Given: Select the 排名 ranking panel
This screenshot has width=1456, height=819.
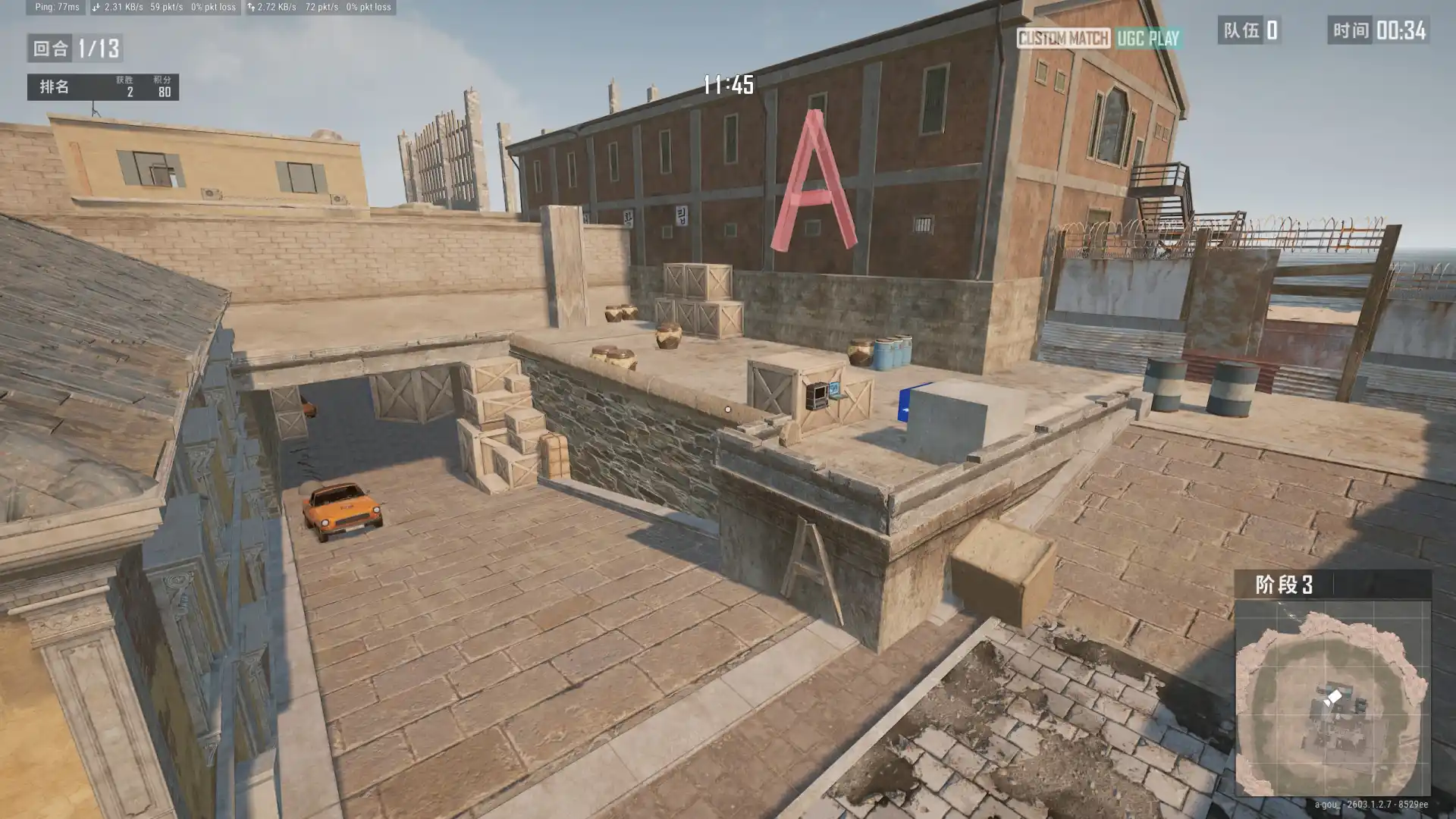Looking at the screenshot, I should (103, 87).
